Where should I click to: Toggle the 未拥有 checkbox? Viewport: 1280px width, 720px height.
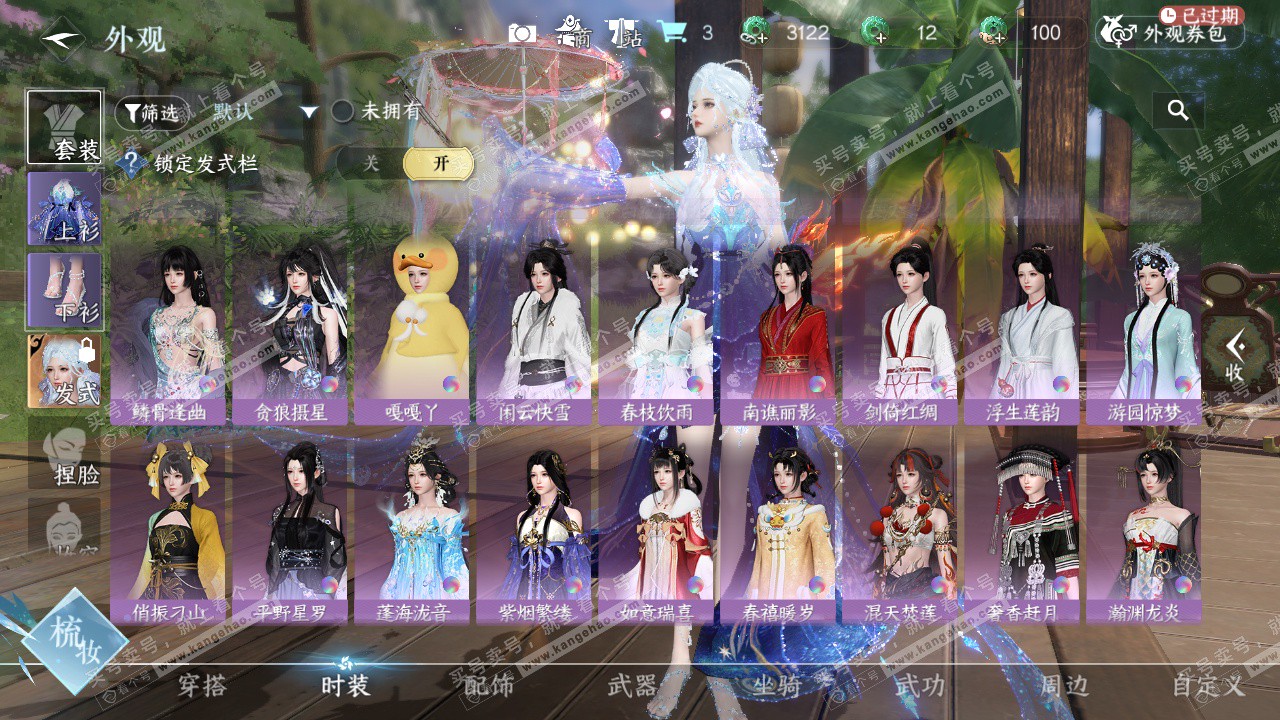(343, 112)
